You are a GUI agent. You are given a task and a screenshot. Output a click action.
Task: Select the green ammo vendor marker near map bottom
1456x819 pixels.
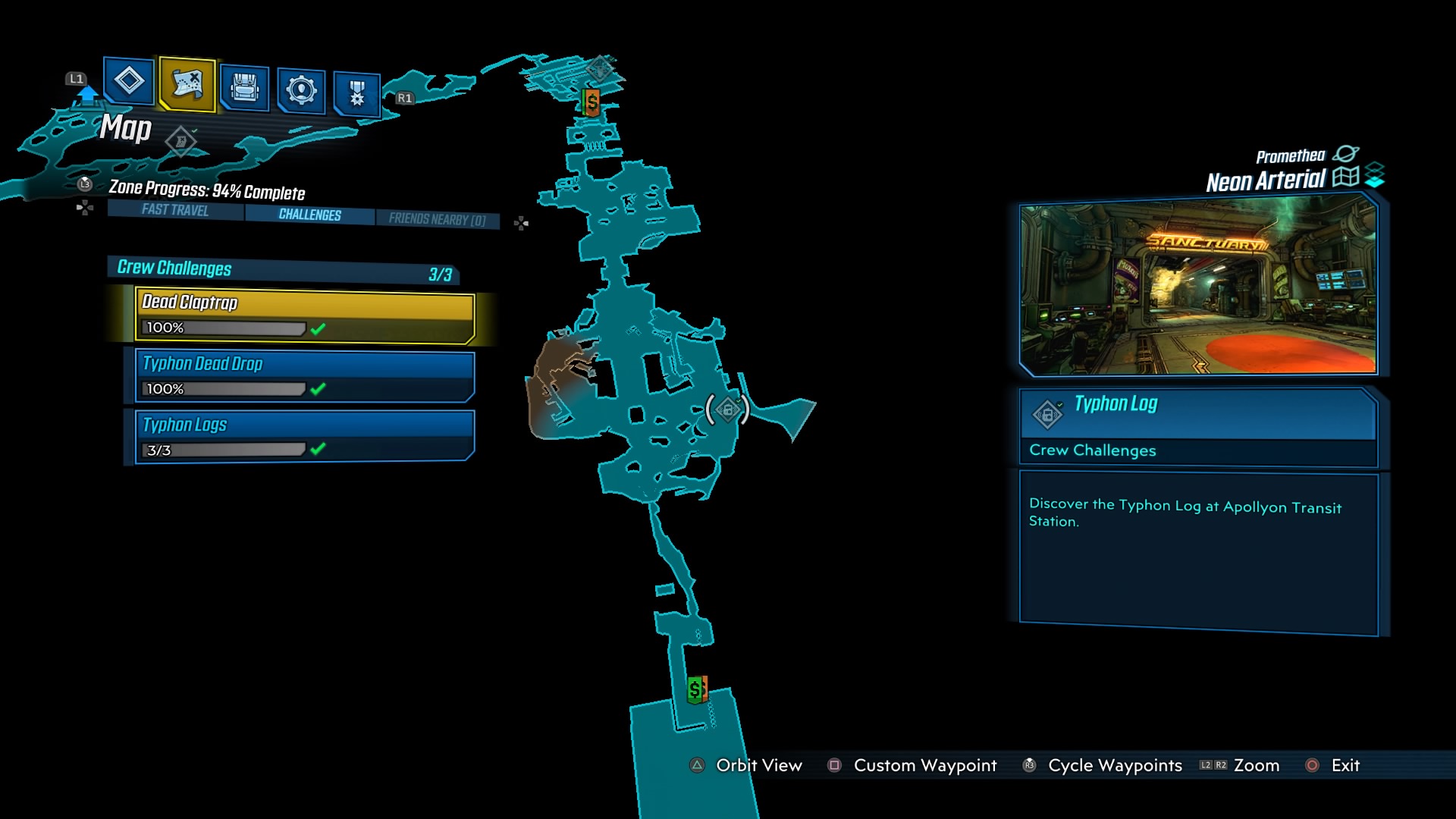tap(696, 691)
